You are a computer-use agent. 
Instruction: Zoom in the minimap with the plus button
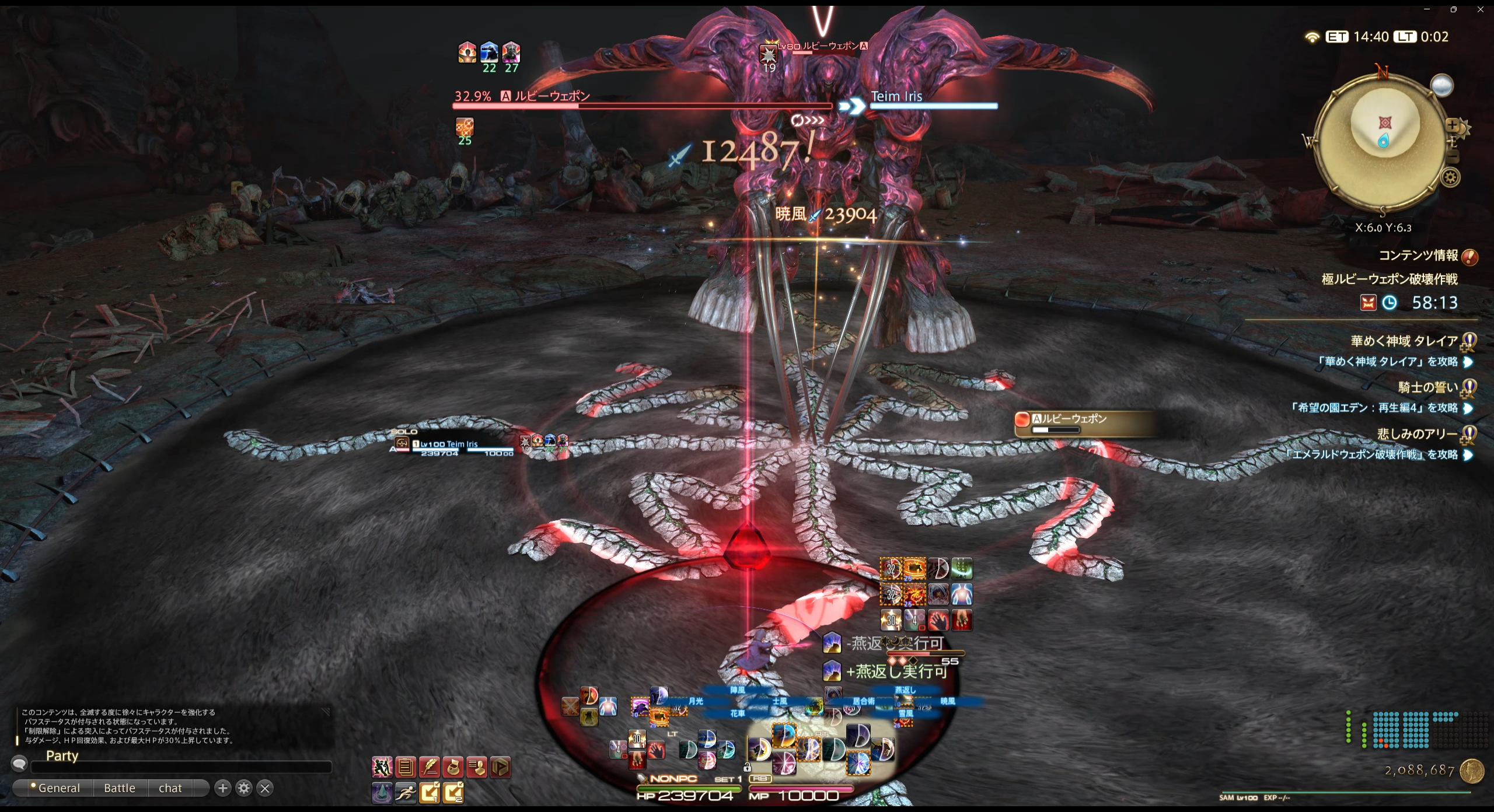(x=1452, y=125)
